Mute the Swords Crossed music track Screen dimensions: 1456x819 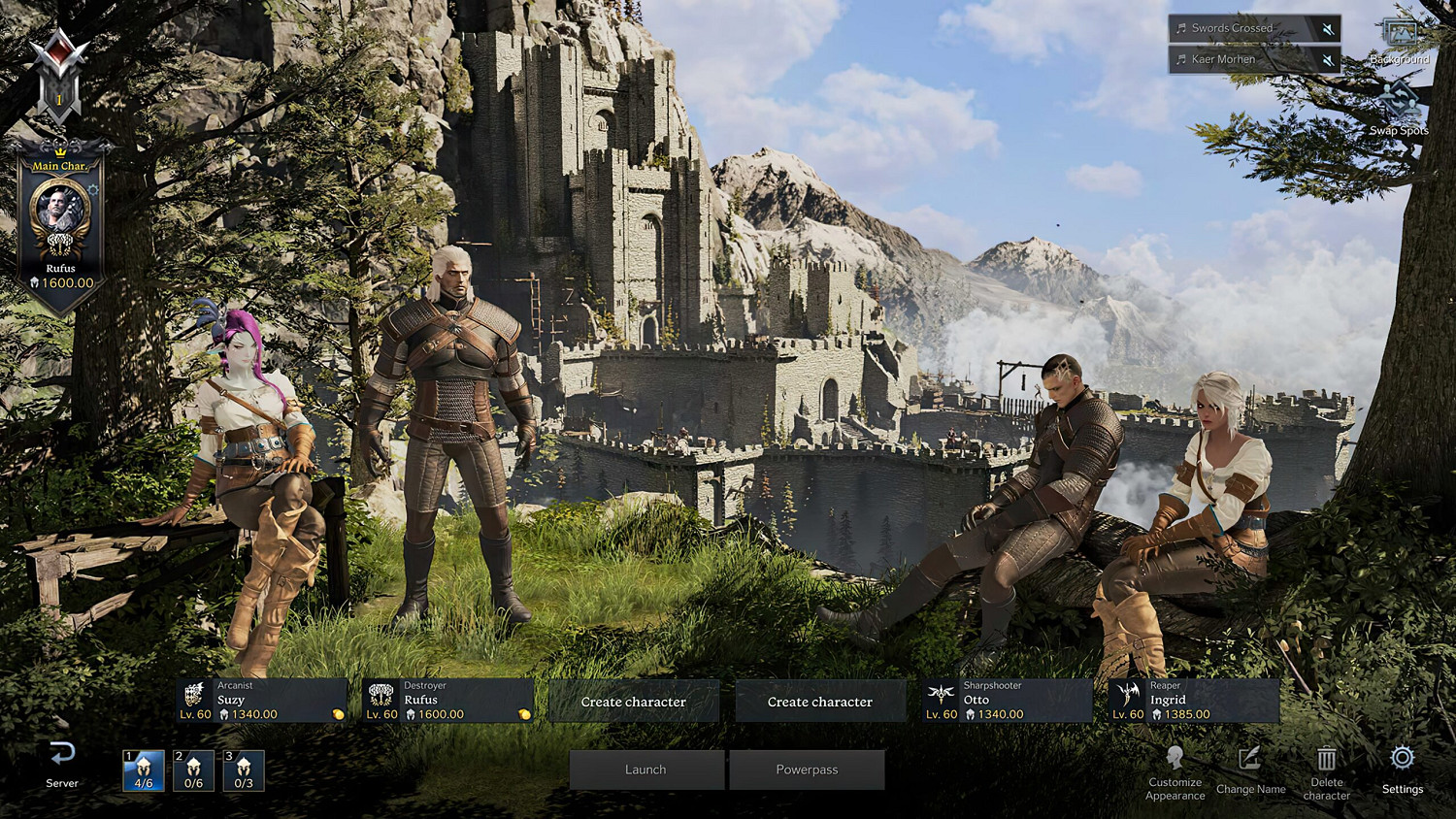click(x=1328, y=29)
